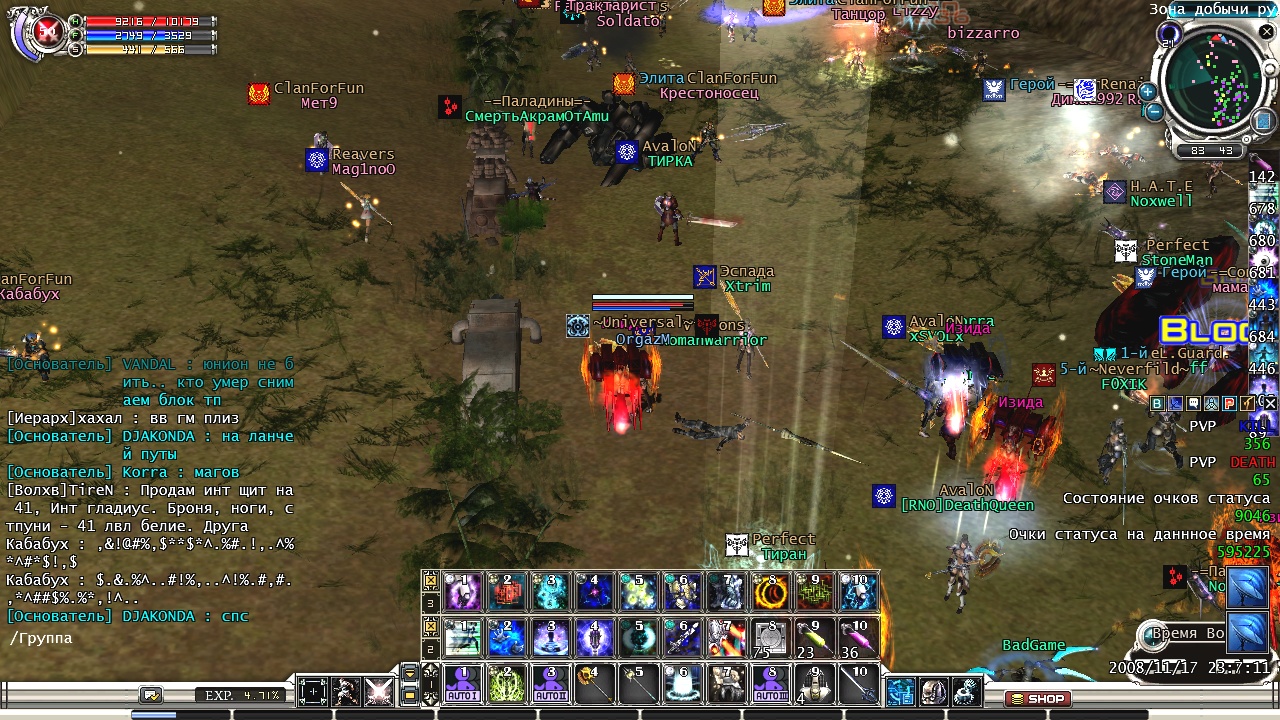Activate the AUTO I skill slot
The height and width of the screenshot is (720, 1280).
point(462,685)
